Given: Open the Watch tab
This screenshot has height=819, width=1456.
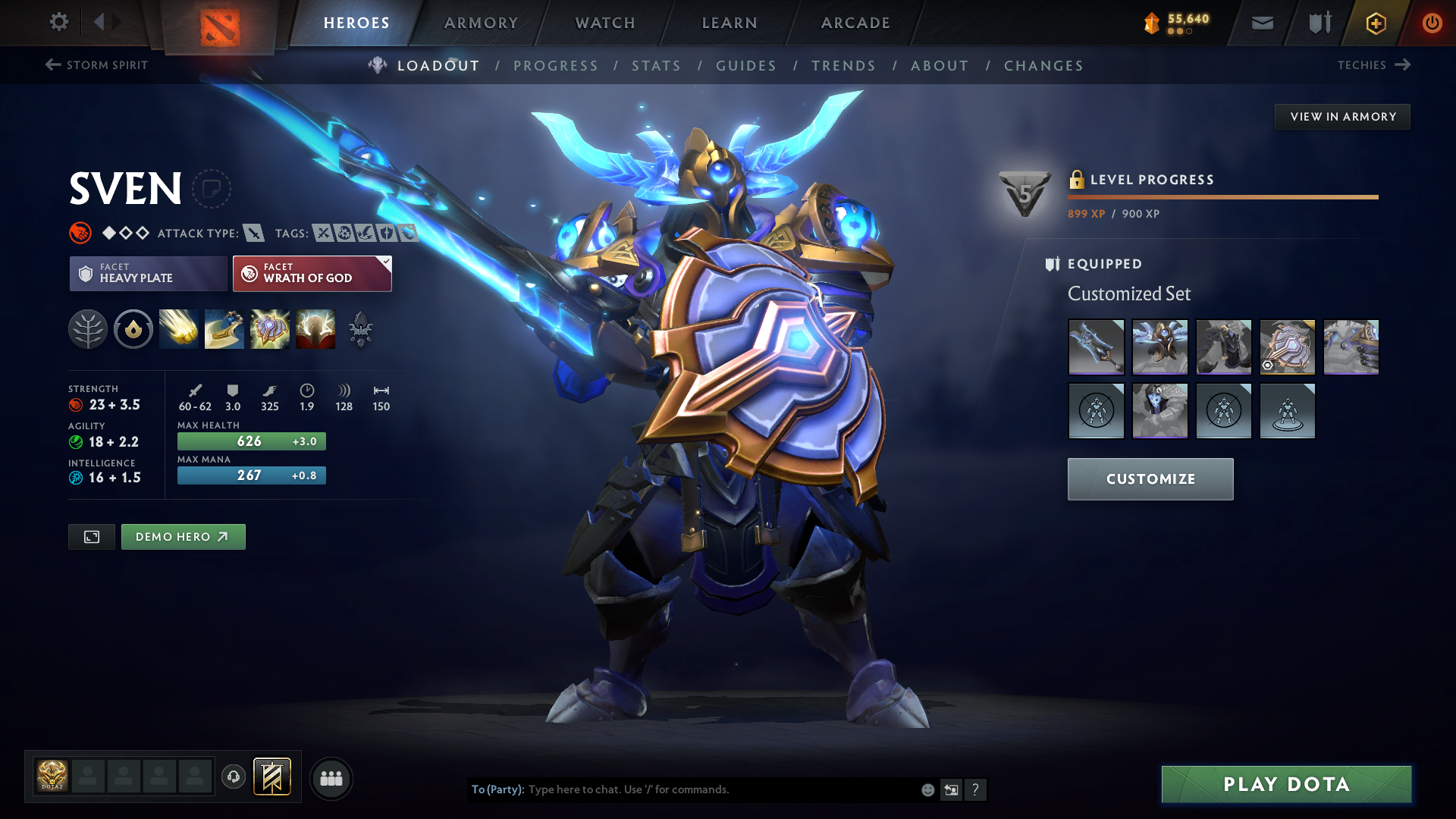Looking at the screenshot, I should (605, 23).
